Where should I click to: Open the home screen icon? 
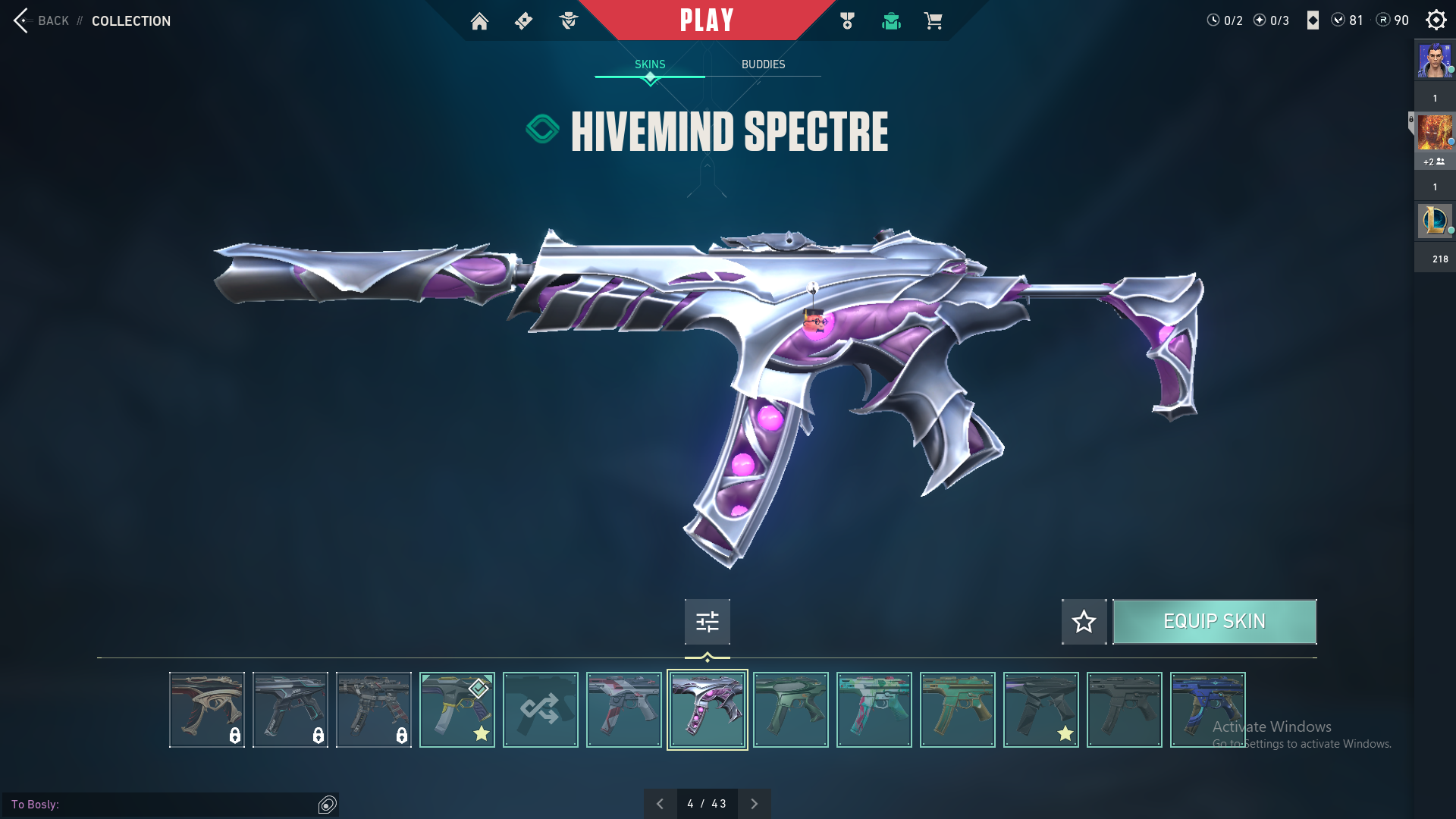(x=479, y=21)
